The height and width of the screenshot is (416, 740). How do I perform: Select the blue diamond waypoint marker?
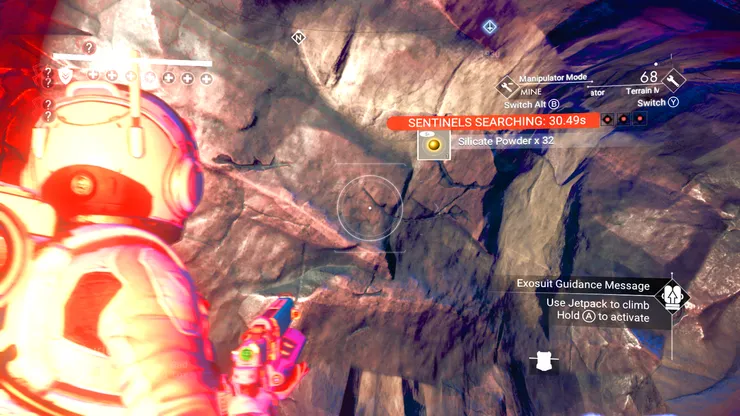489,27
